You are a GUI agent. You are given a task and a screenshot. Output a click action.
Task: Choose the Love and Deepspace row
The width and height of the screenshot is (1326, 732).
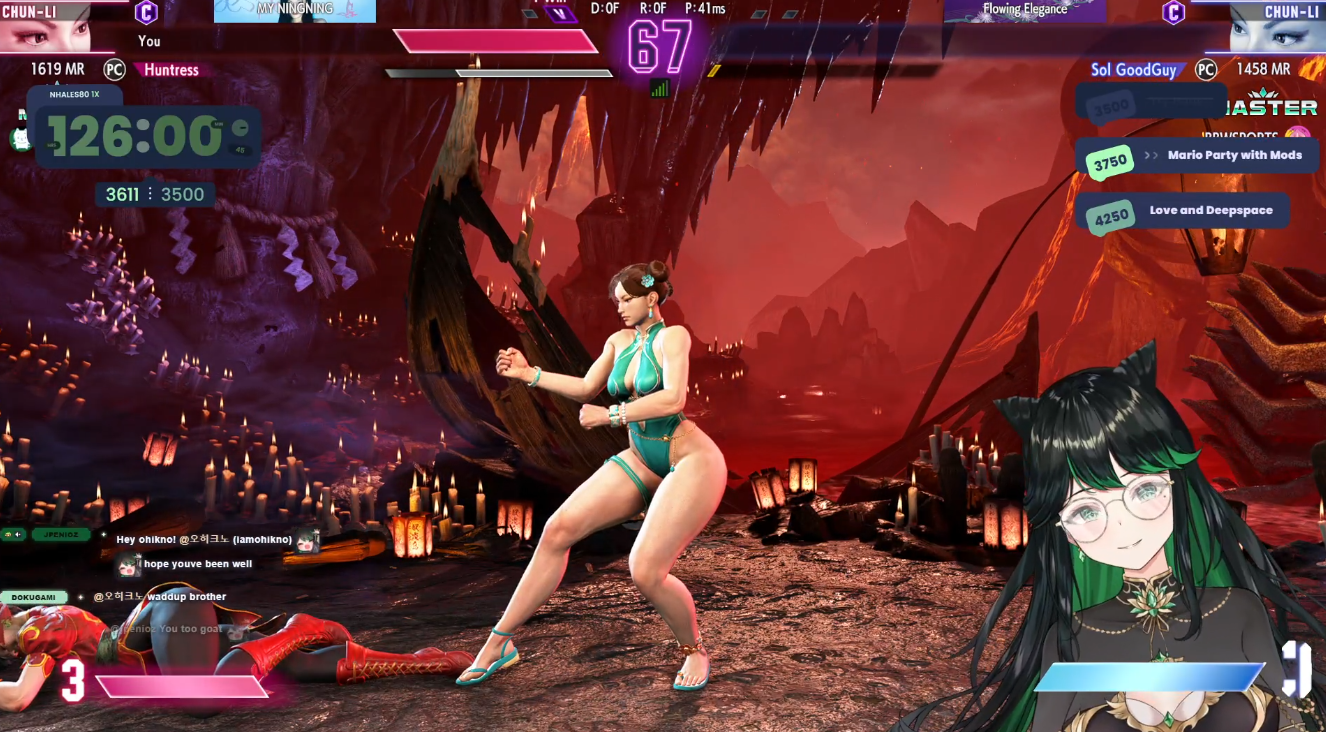point(1184,211)
